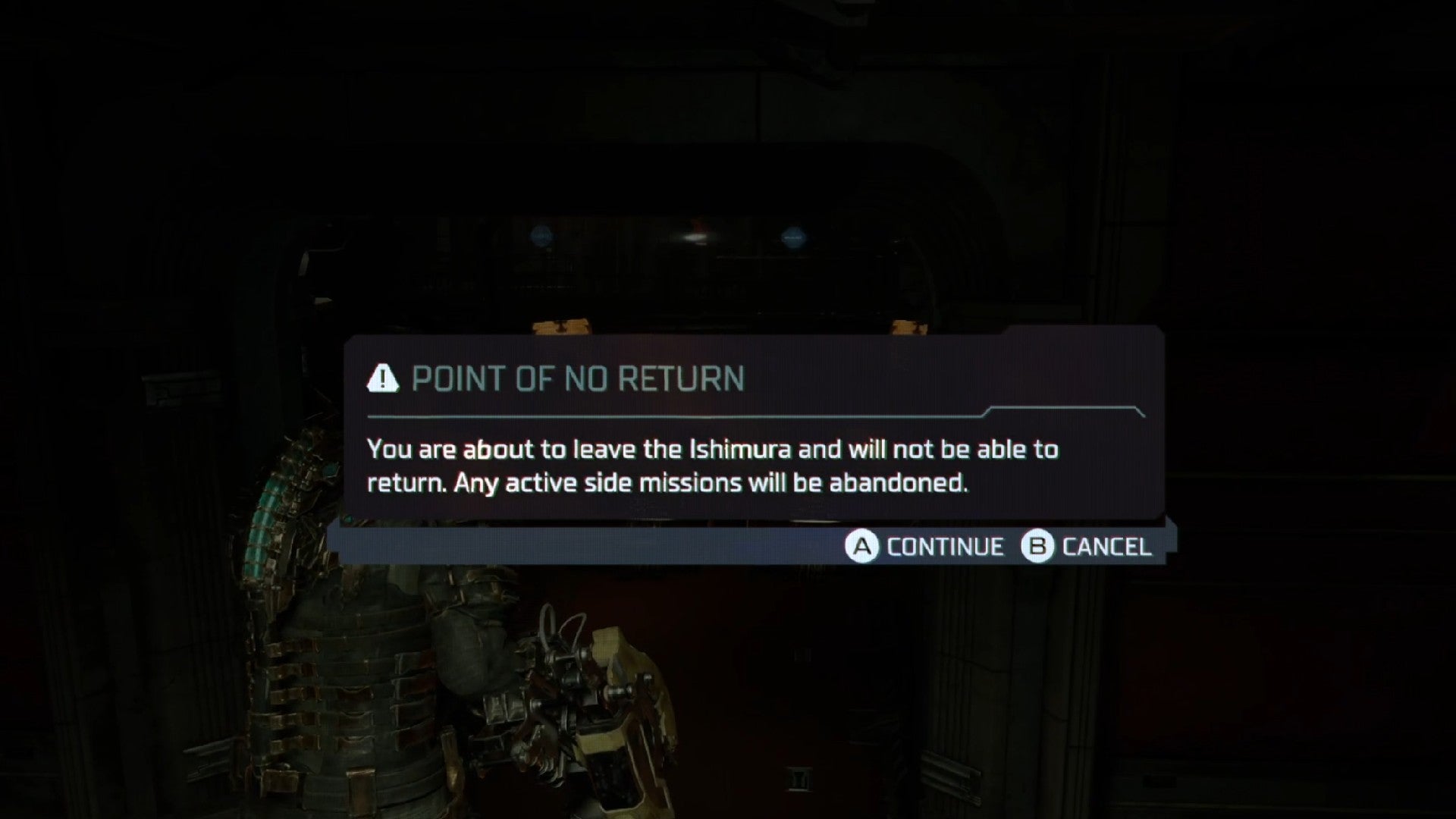Toggle the POINT OF NO RETURN warning header

point(579,379)
